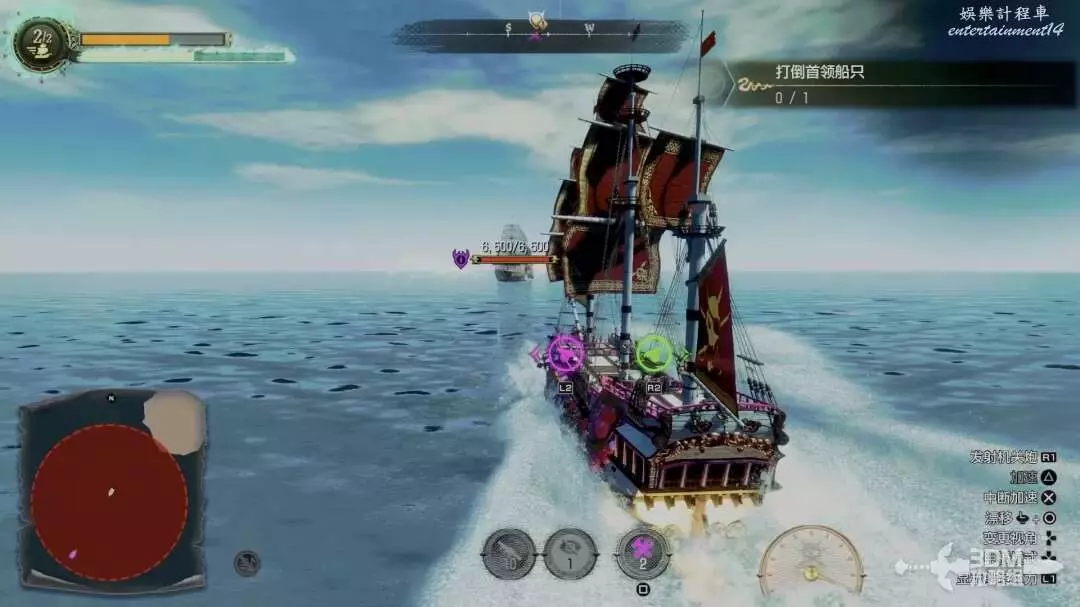Click the small round badge beside the minimap
The height and width of the screenshot is (607, 1080).
[x=247, y=563]
